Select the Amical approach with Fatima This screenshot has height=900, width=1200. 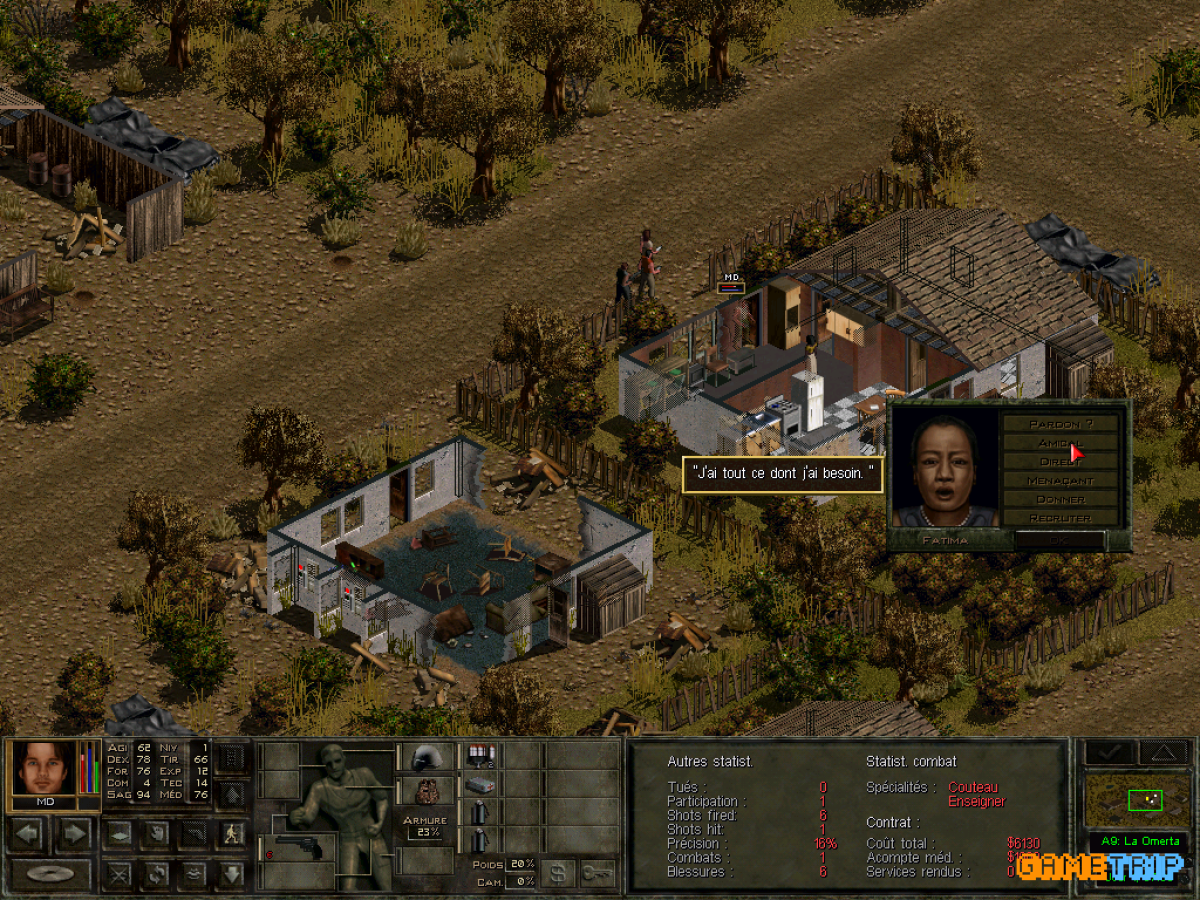click(x=1060, y=443)
